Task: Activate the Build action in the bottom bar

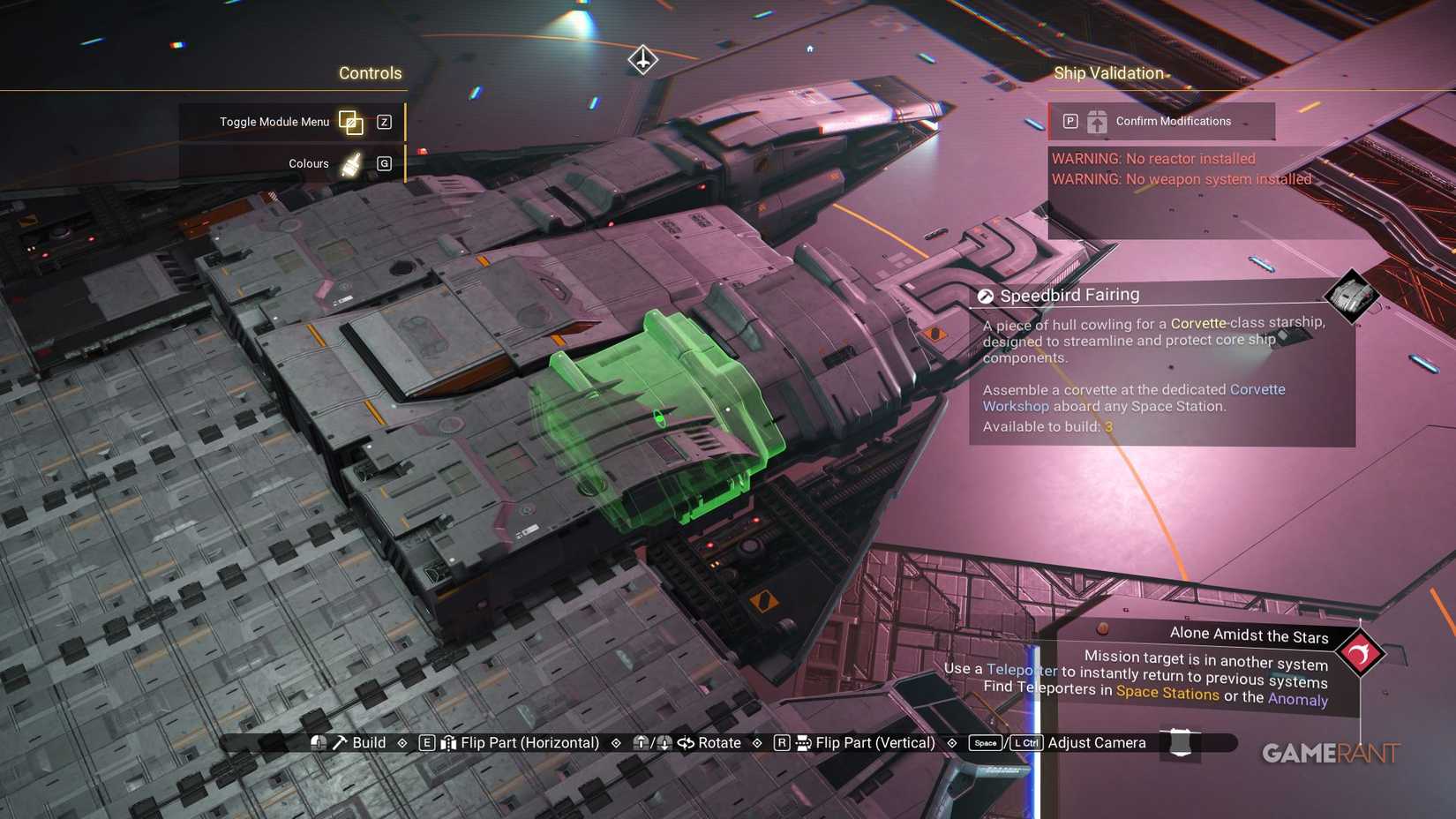Action: (368, 743)
